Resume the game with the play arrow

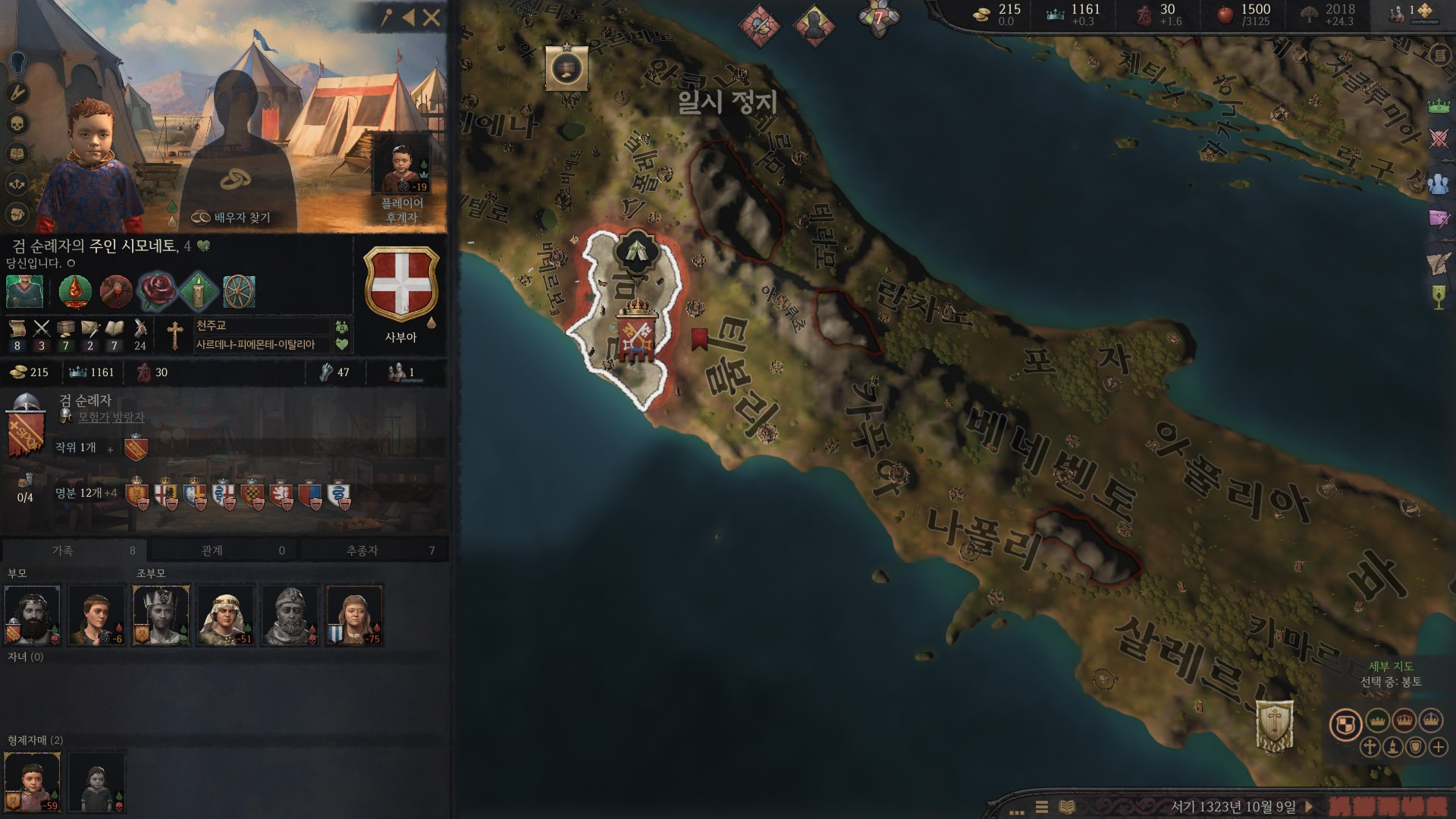(1309, 807)
